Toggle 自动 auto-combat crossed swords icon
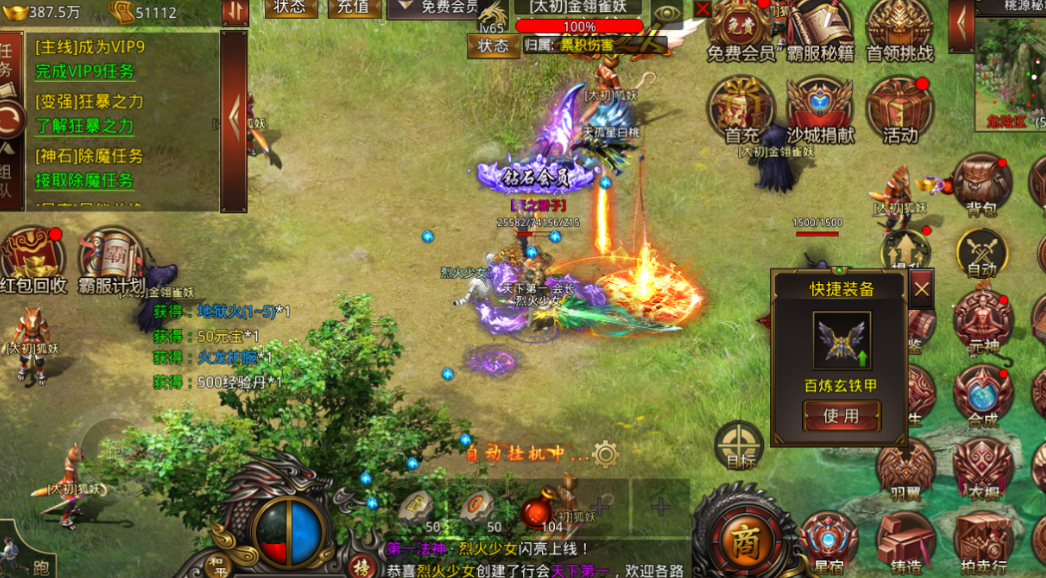This screenshot has height=578, width=1046. pyautogui.click(x=981, y=250)
